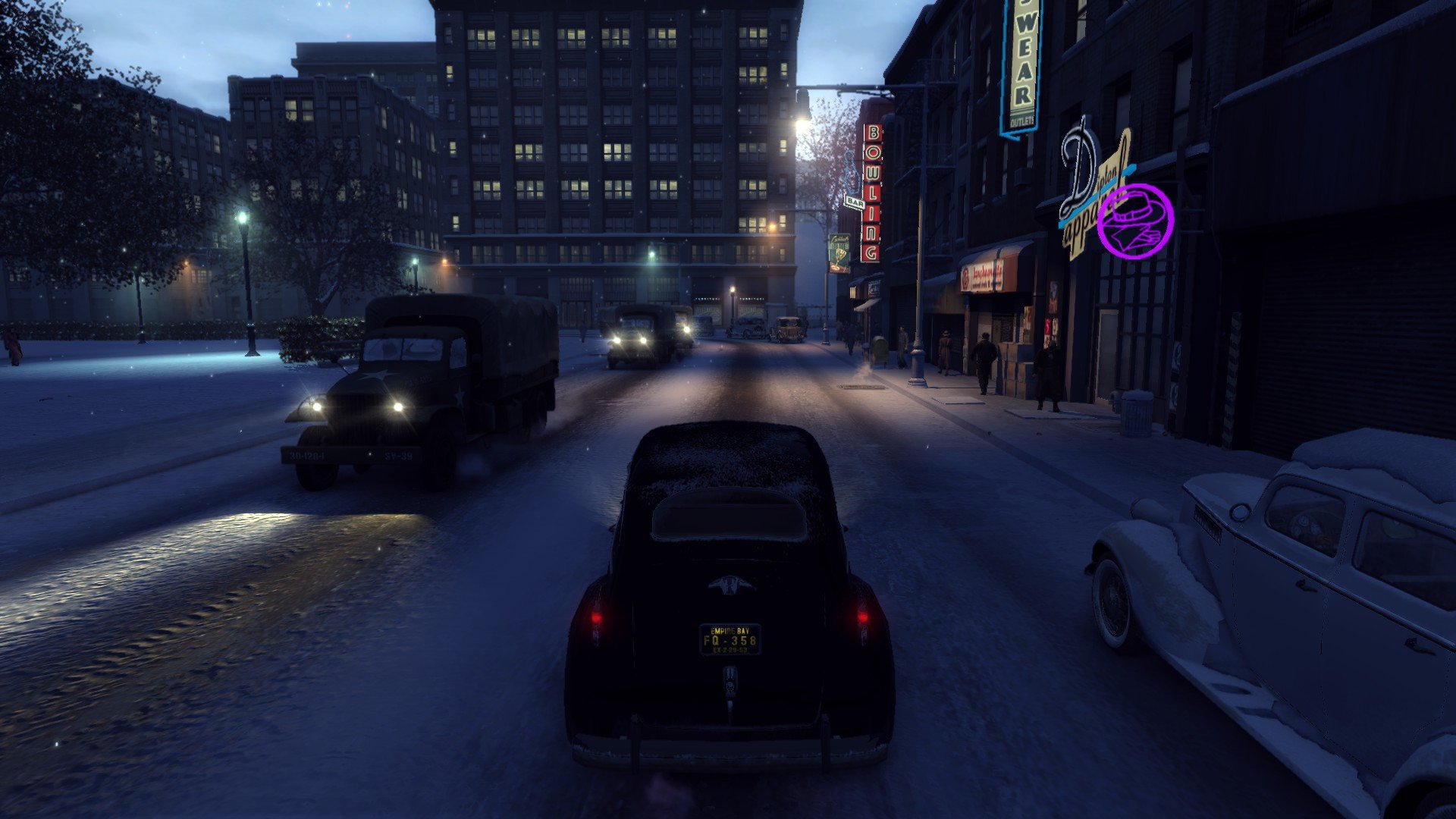Click the purple clothing store marker
This screenshot has height=819, width=1456.
point(1135,221)
